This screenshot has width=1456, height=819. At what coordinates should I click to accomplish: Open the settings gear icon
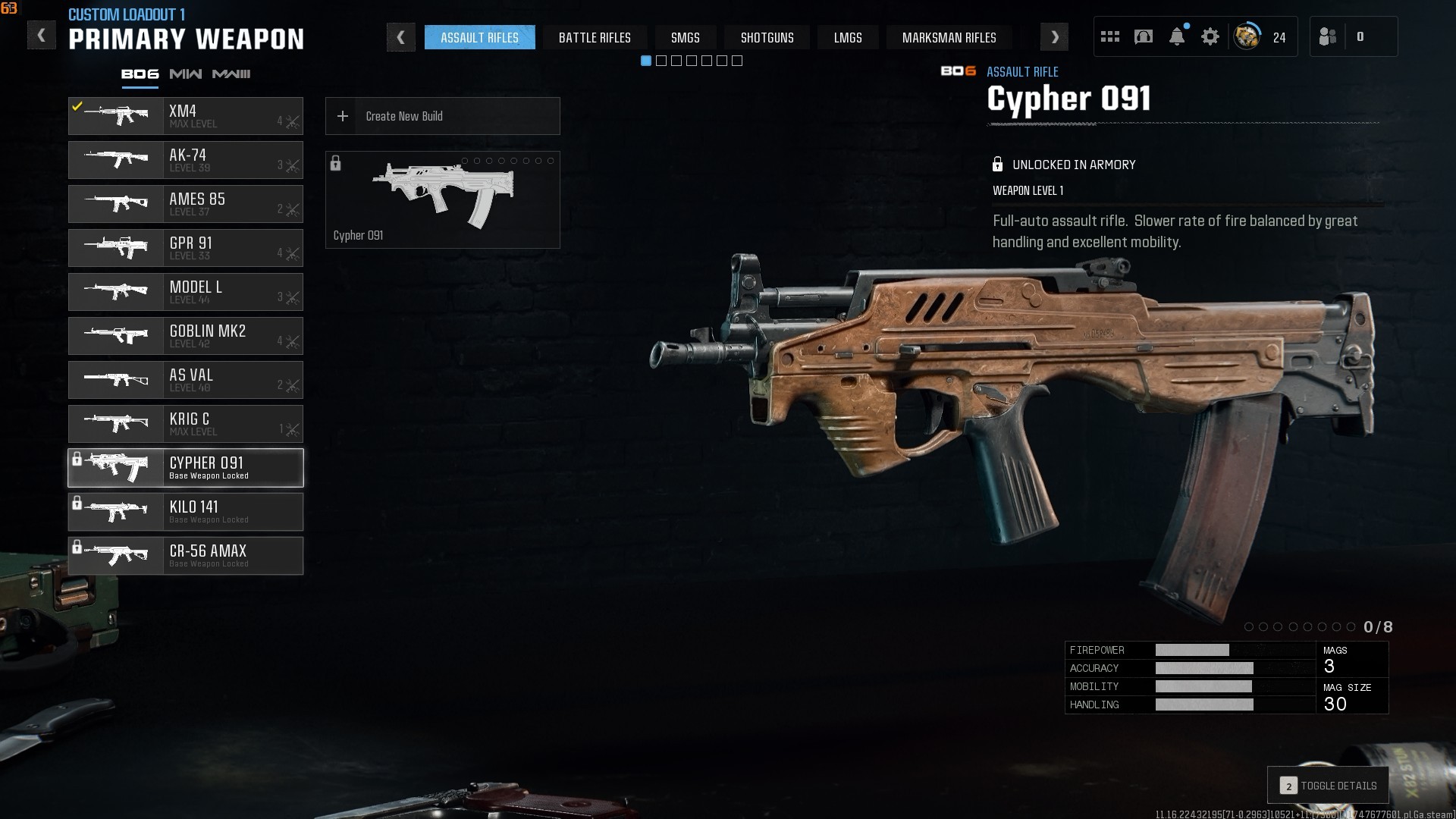coord(1210,36)
